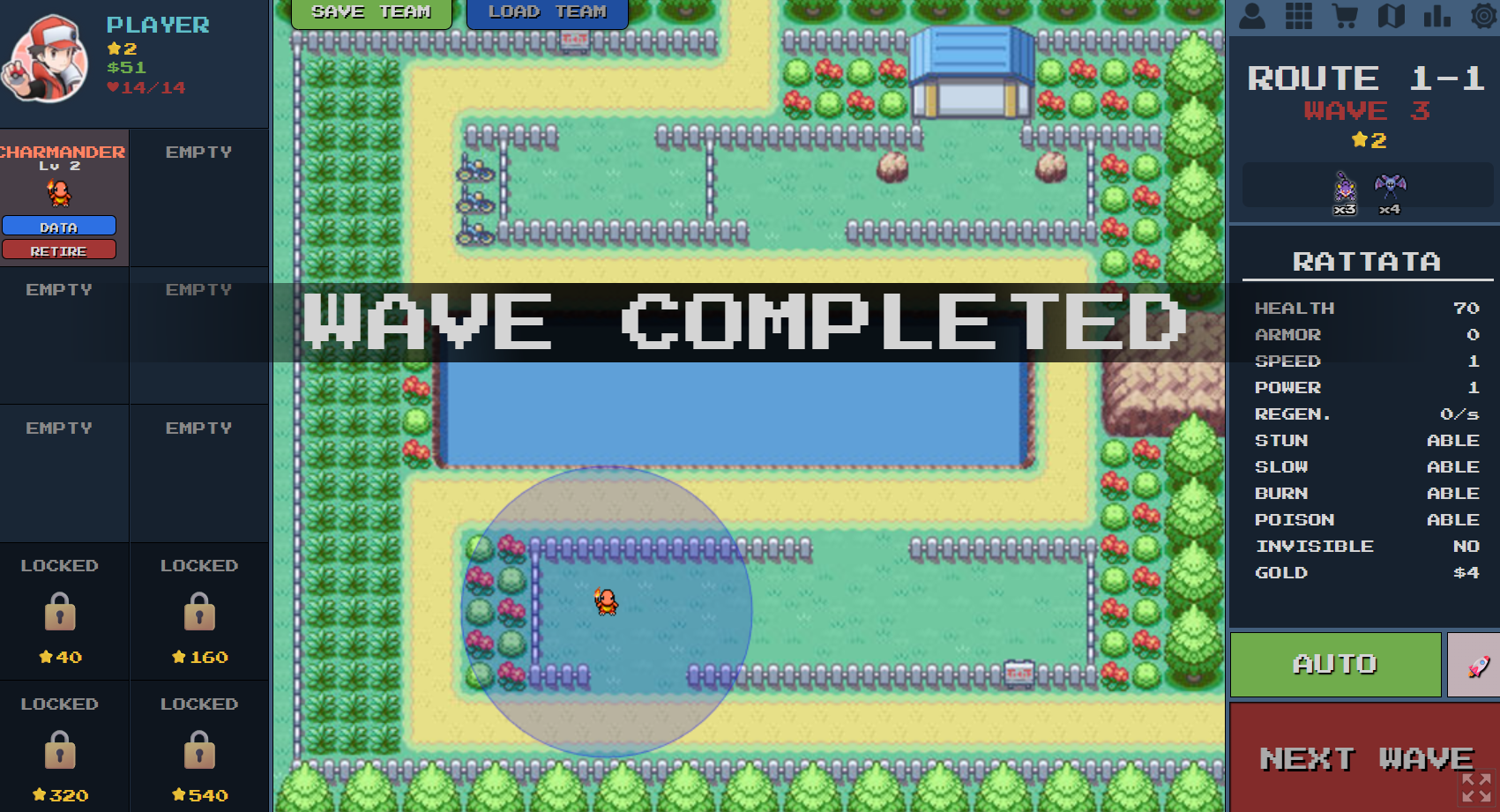Viewport: 1500px width, 812px height.
Task: Click the padlock on the 40-star locked slot
Action: pyautogui.click(x=58, y=613)
